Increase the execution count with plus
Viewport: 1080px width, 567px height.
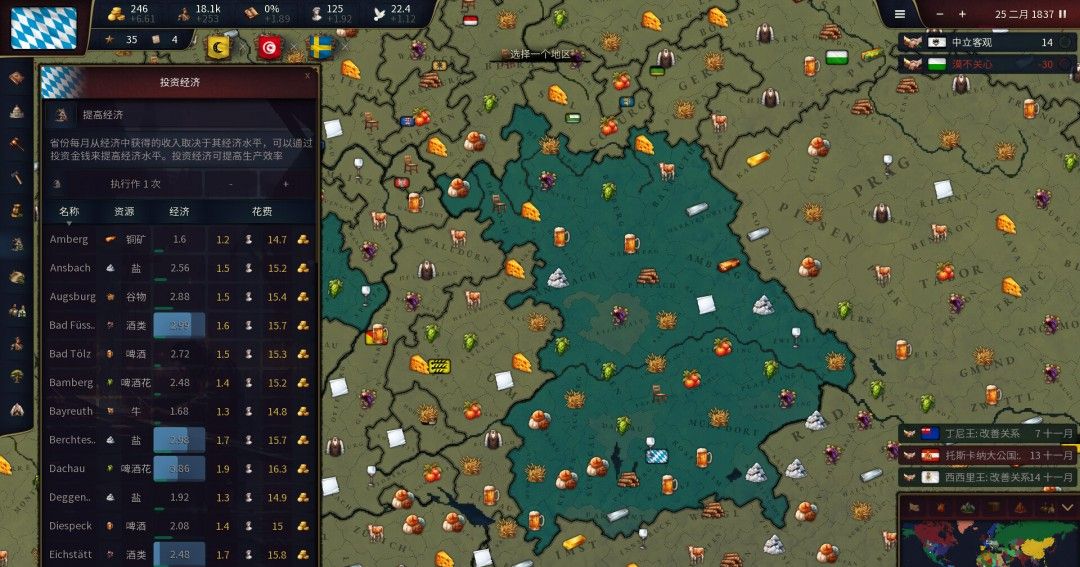tap(286, 184)
